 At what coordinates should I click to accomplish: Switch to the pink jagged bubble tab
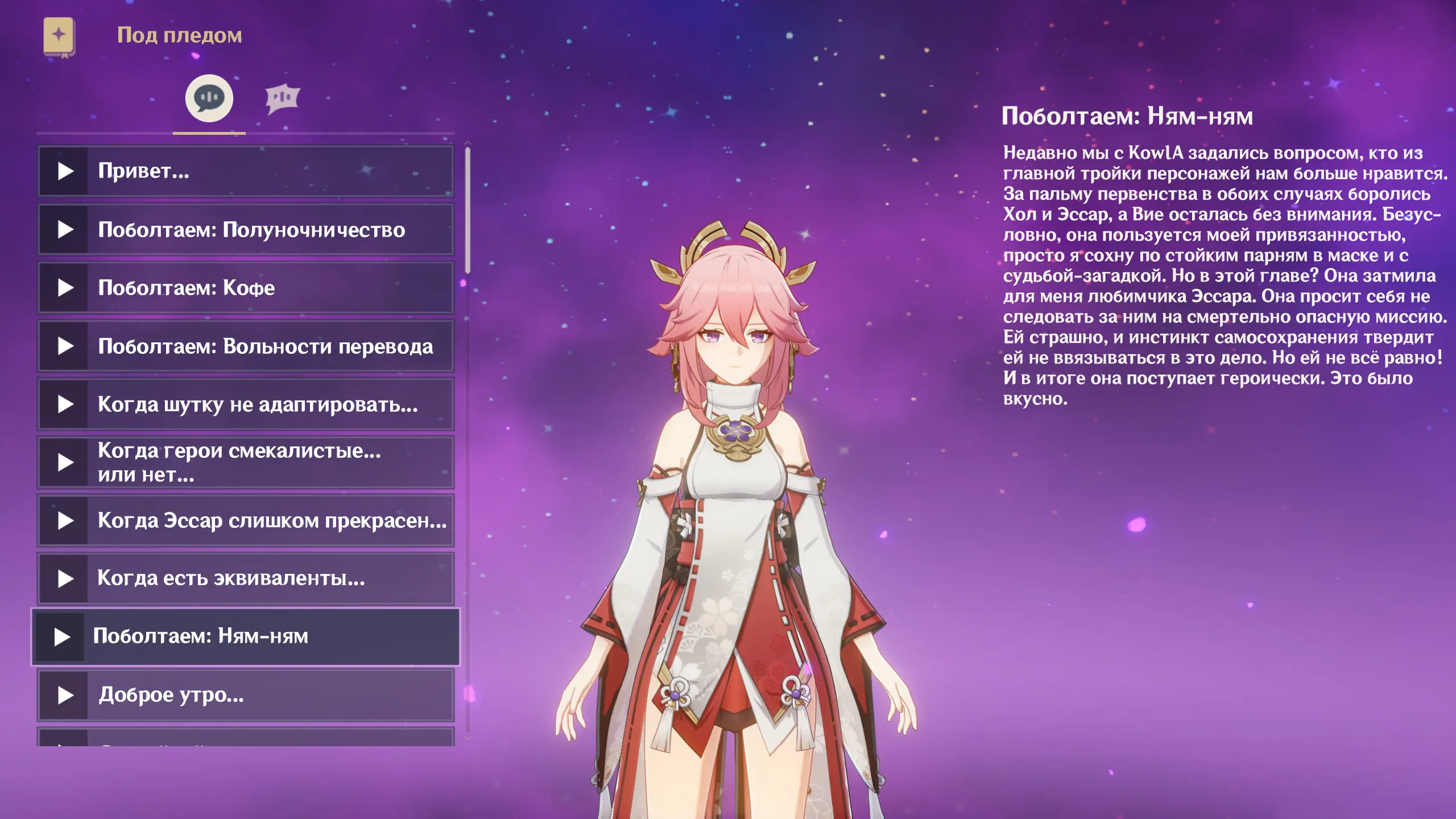pos(282,98)
